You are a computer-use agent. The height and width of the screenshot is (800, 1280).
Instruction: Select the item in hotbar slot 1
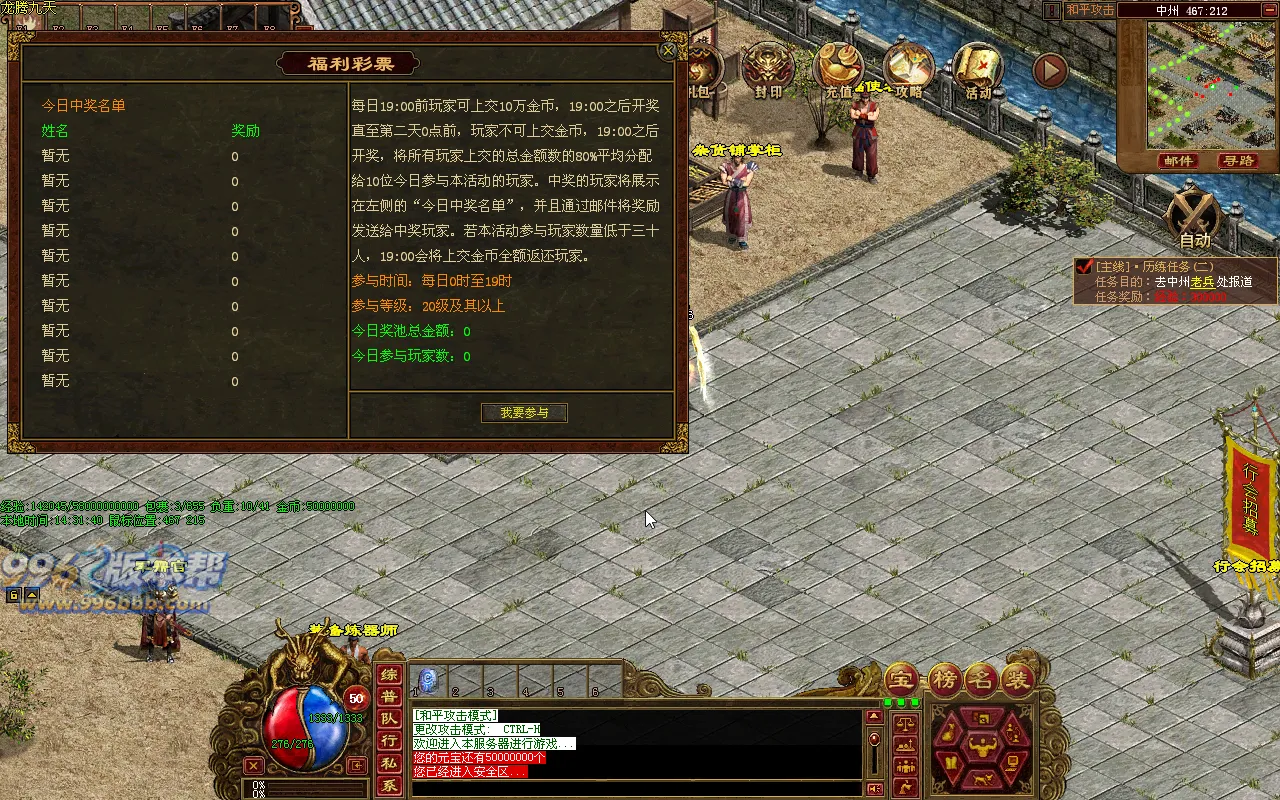(426, 680)
